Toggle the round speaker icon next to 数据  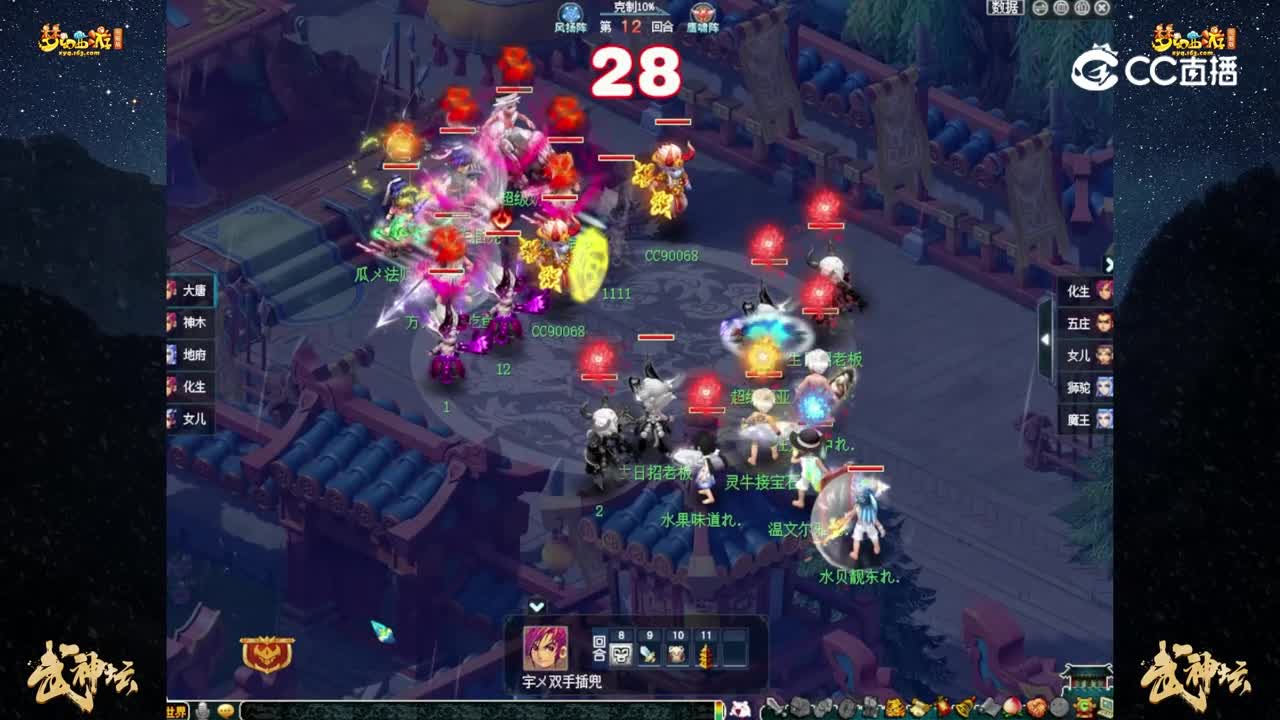1040,10
